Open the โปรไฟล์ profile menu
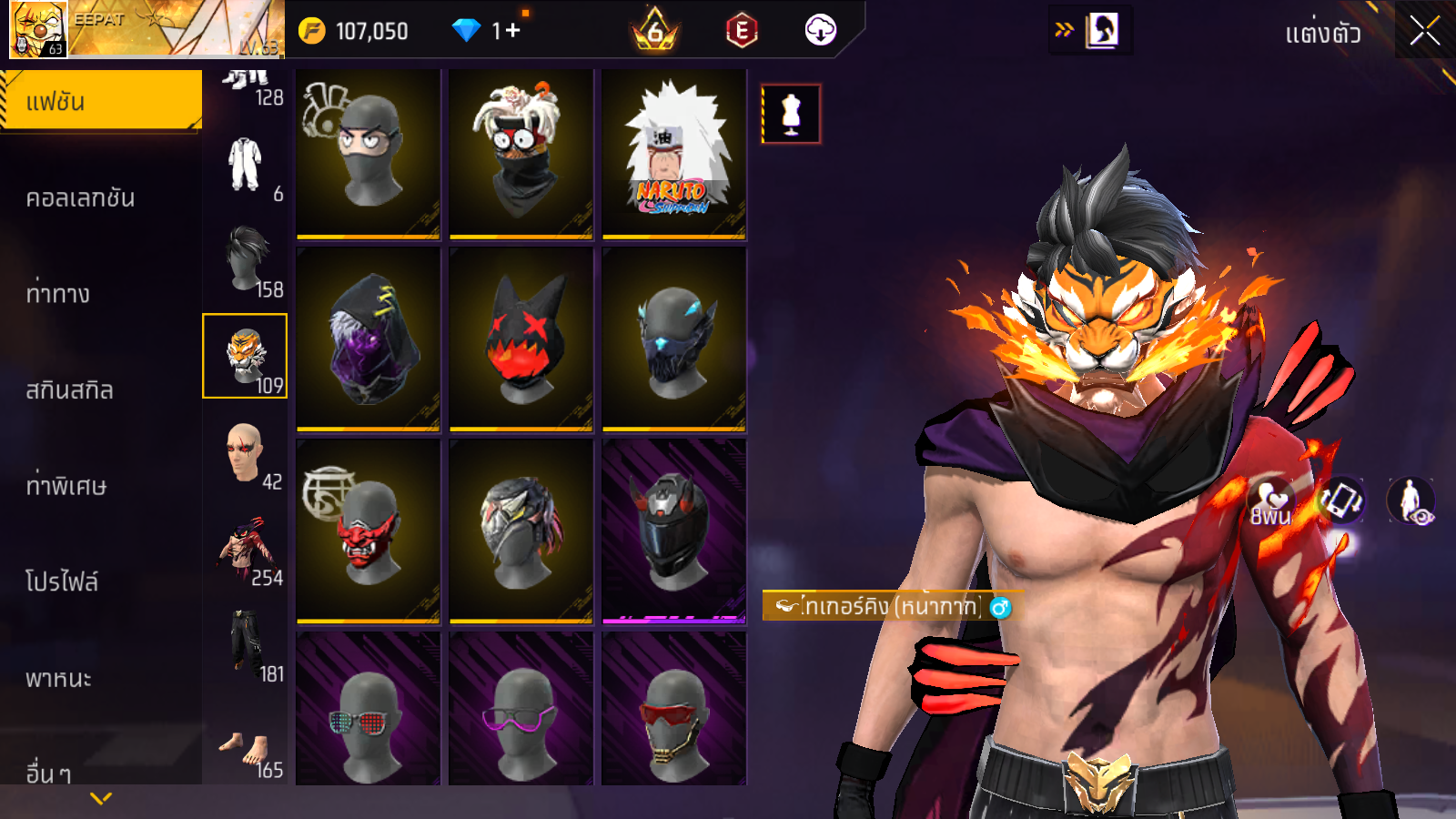This screenshot has width=1456, height=819. click(x=62, y=581)
